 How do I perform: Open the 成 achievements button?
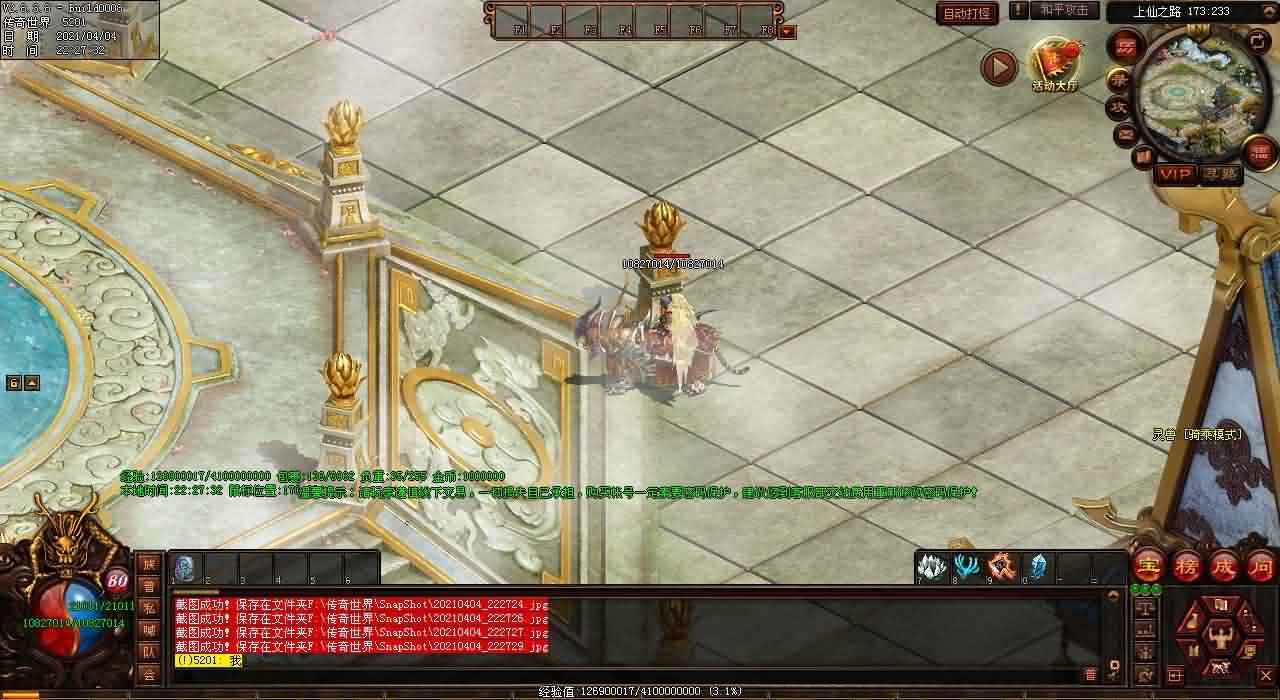click(1224, 565)
